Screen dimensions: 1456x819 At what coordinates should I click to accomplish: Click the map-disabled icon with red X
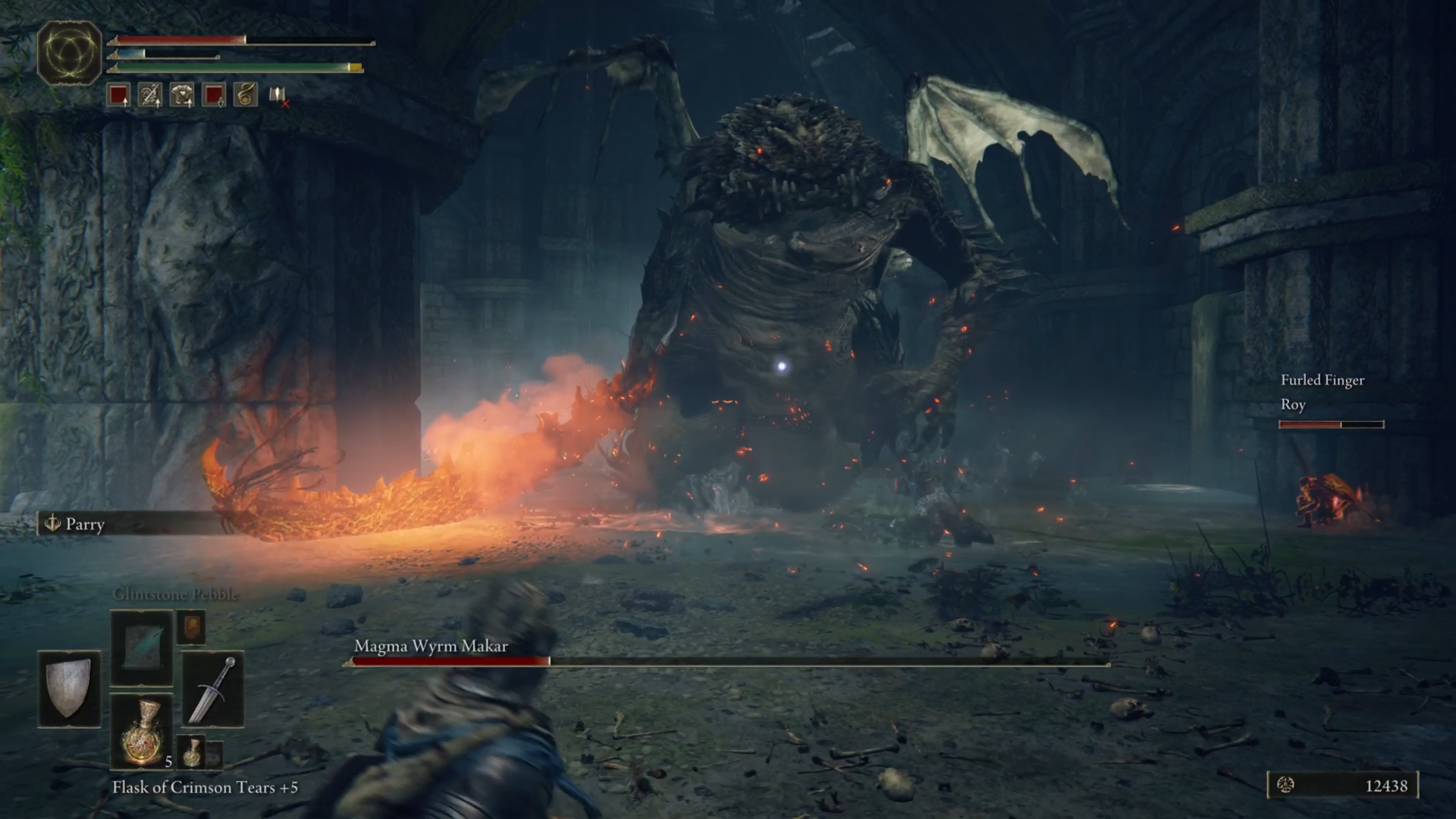[278, 96]
